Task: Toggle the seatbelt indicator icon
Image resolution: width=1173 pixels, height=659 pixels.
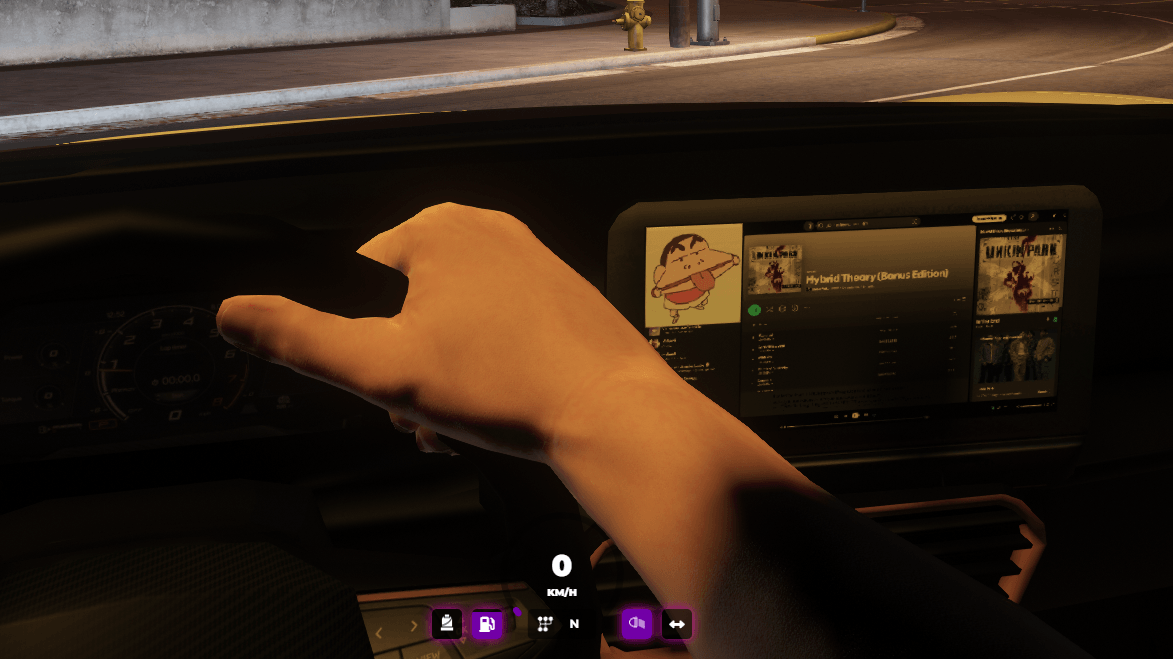Action: [x=446, y=624]
